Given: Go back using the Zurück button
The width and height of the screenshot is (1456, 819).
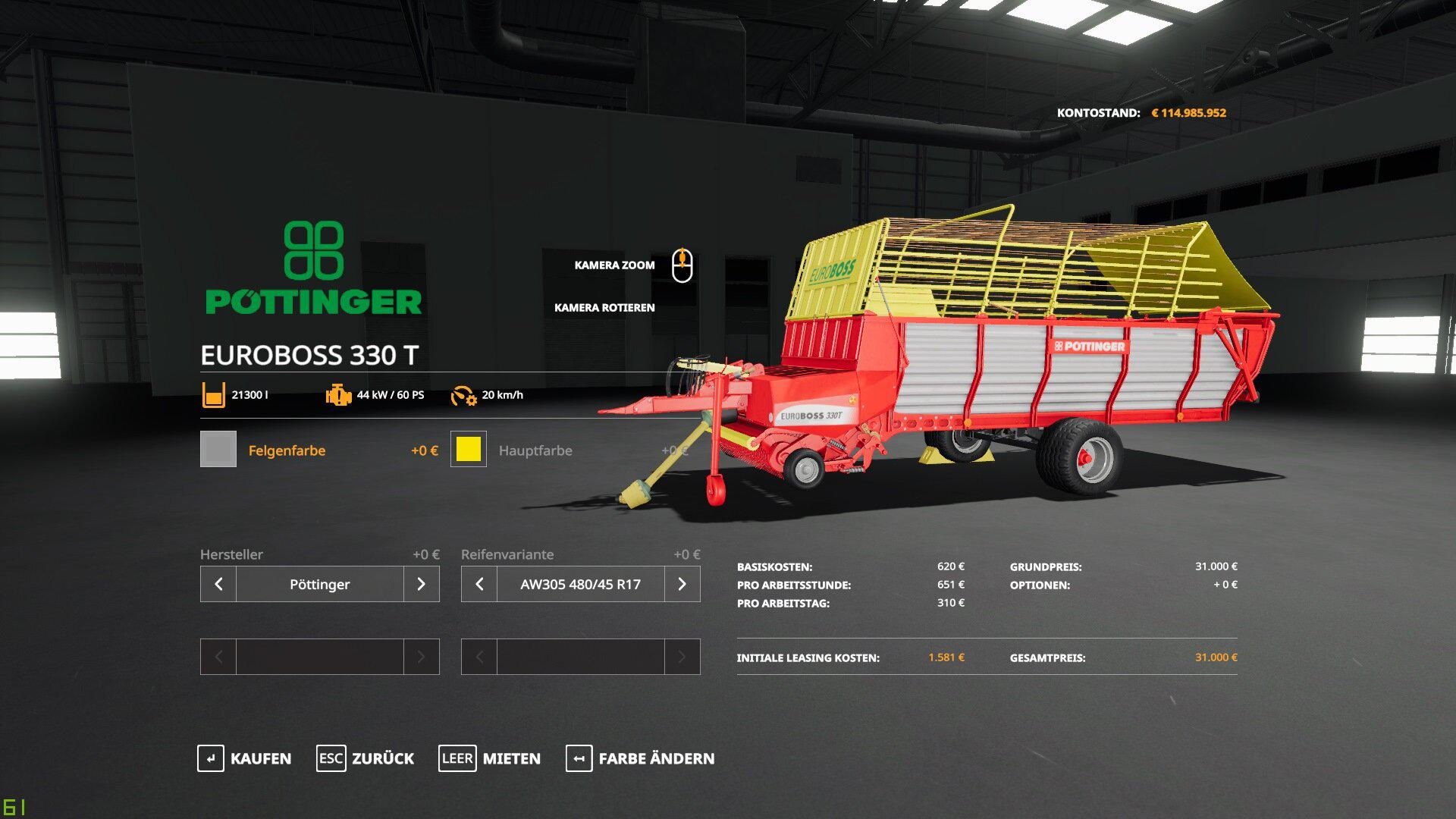Looking at the screenshot, I should click(366, 758).
